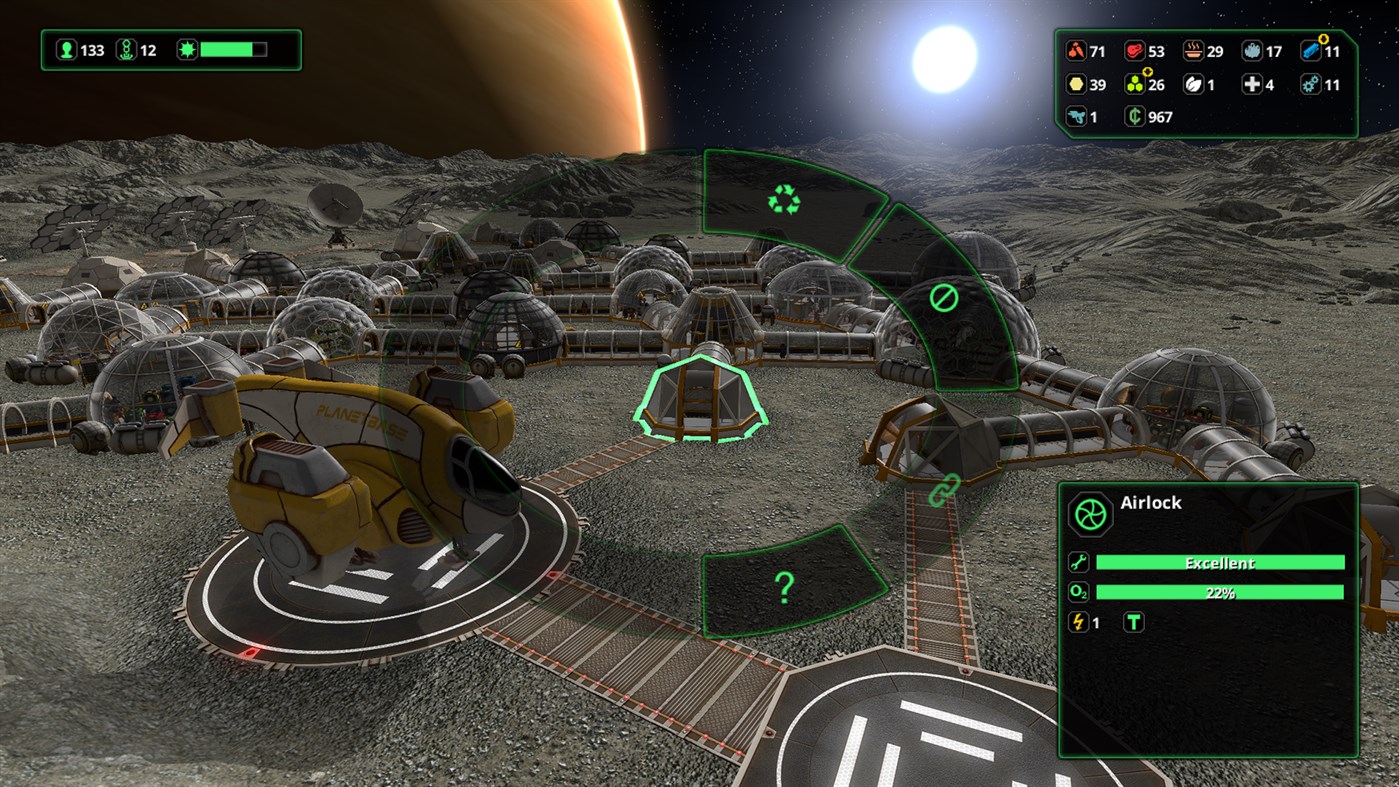Click the oxygen 22% progress bar
Image resolution: width=1399 pixels, height=787 pixels.
click(1220, 592)
